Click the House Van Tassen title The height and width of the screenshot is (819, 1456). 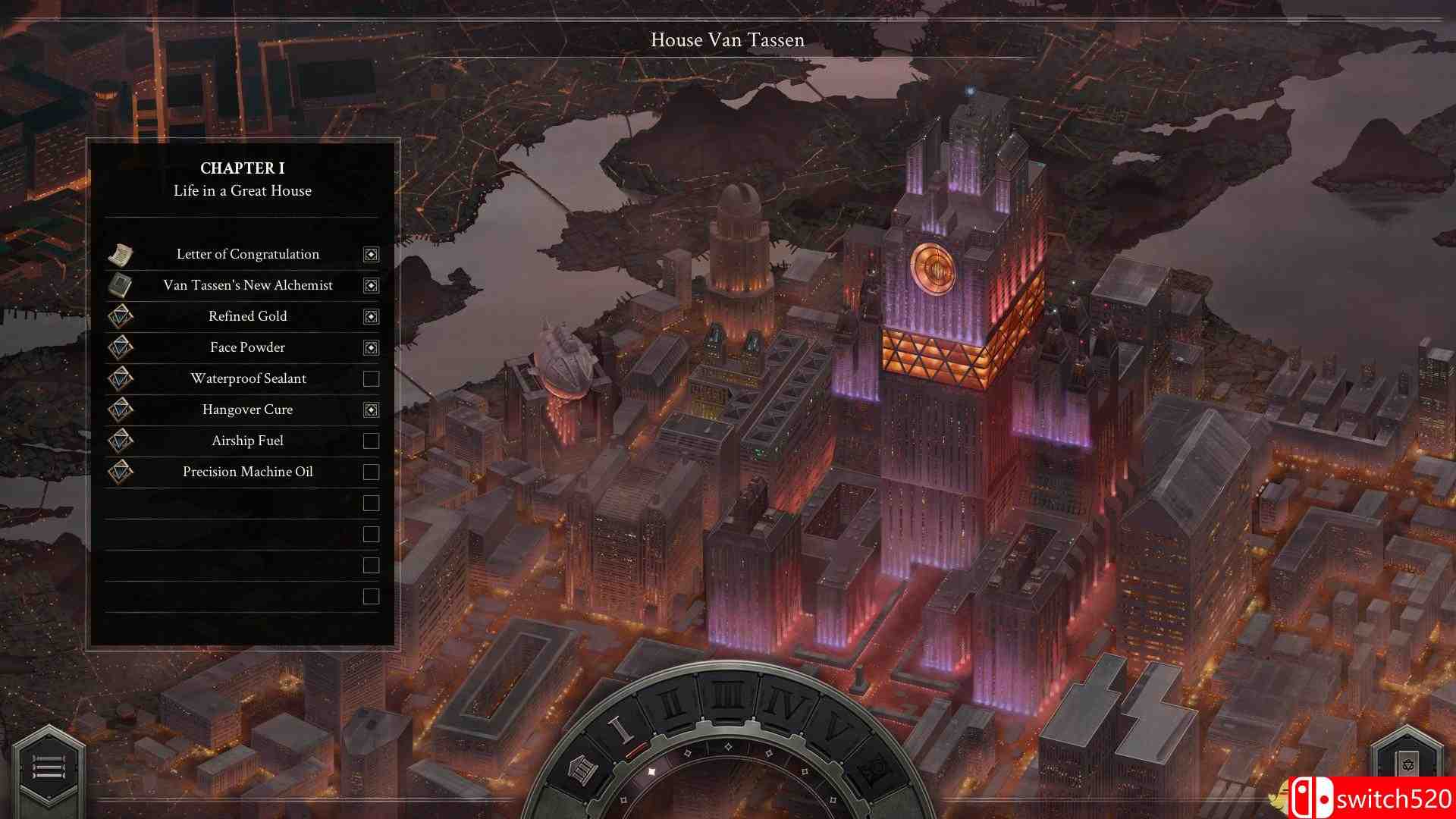(727, 39)
